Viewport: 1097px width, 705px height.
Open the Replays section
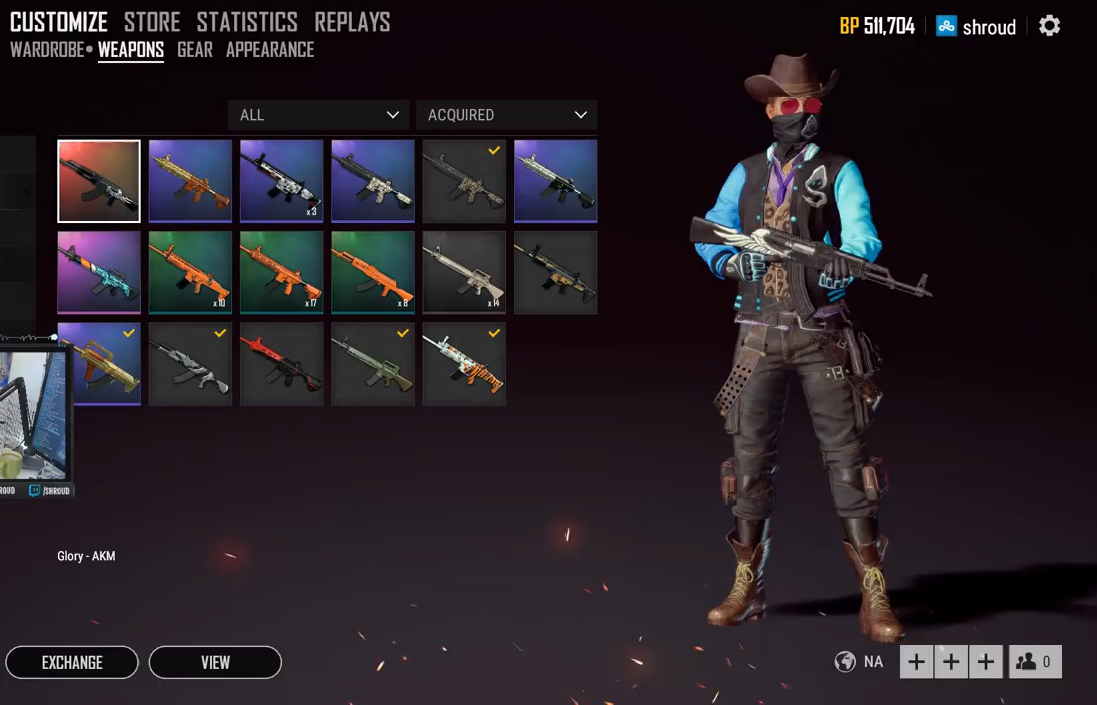pos(352,22)
